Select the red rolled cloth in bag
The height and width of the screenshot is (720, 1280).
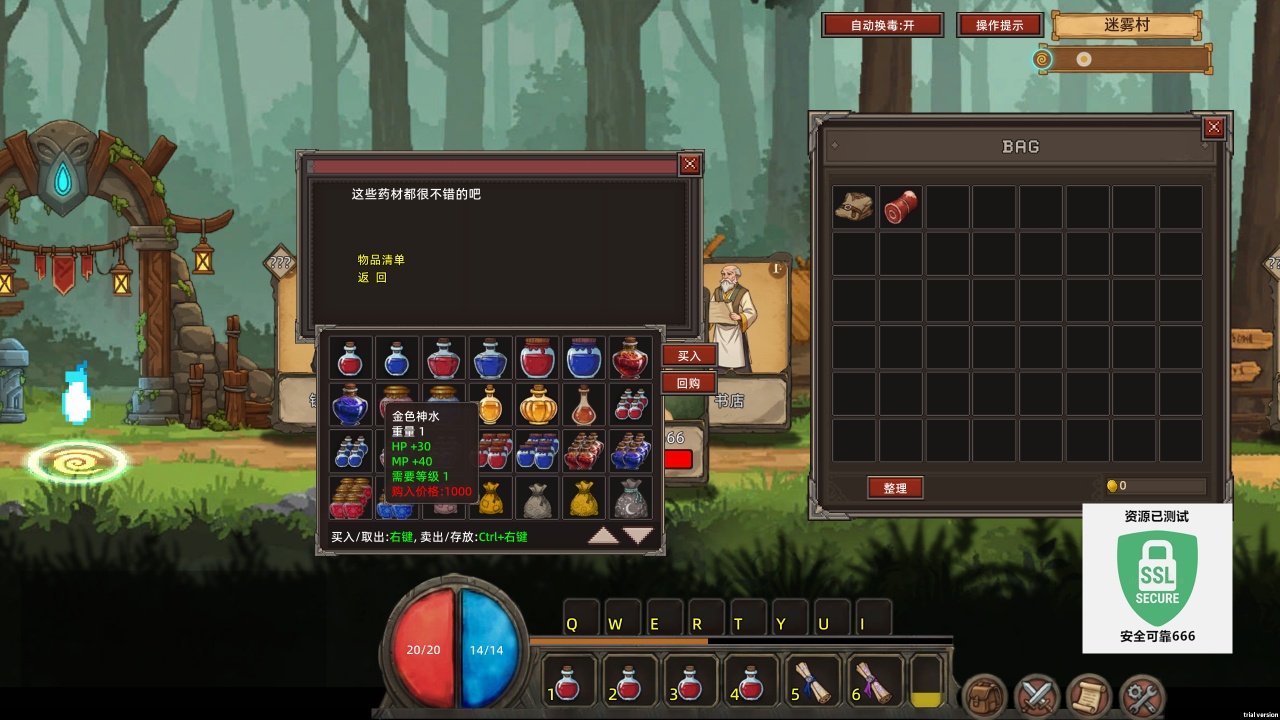(x=901, y=206)
